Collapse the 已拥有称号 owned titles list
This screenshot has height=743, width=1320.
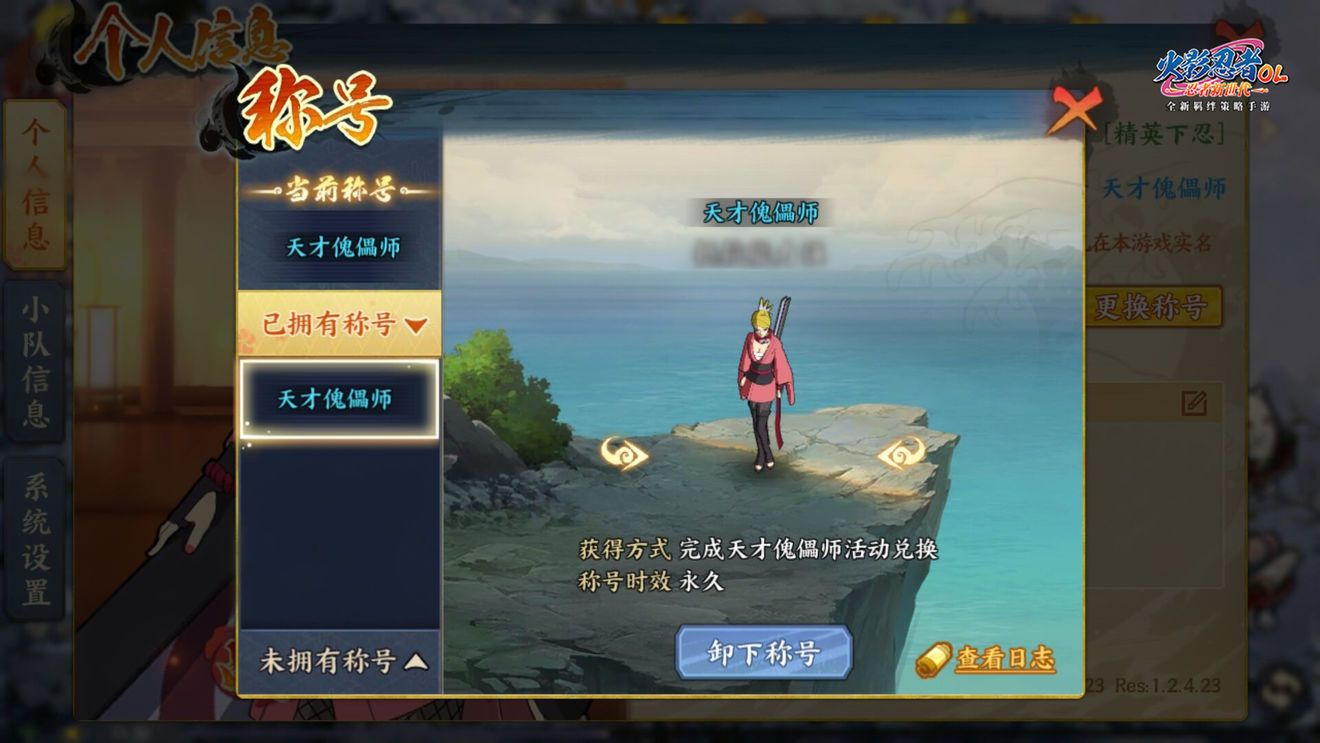pyautogui.click(x=339, y=324)
